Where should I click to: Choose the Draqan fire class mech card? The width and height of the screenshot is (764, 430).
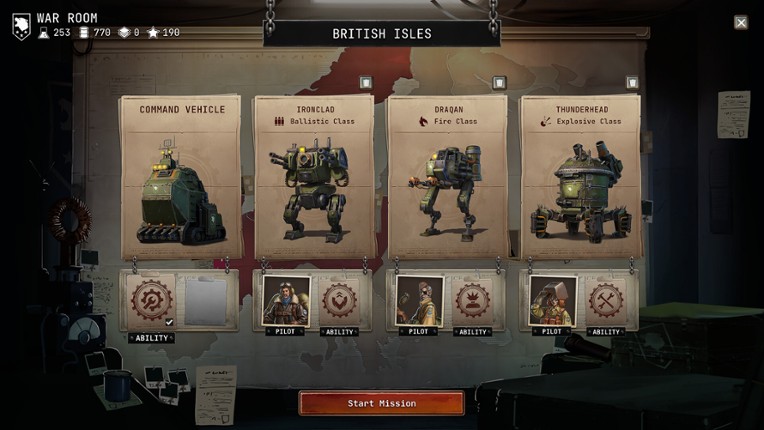point(446,178)
